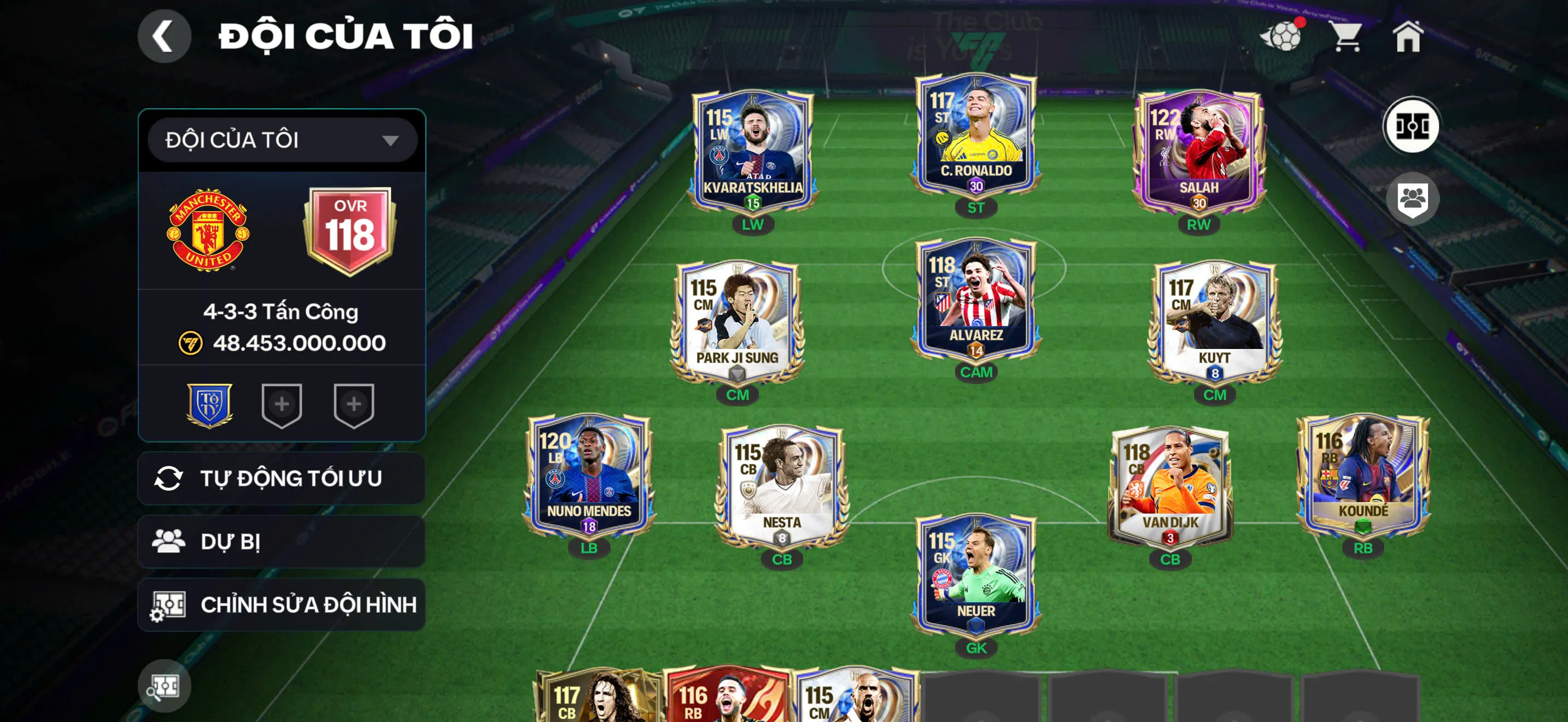Image resolution: width=1568 pixels, height=722 pixels.
Task: Choose the Koundé right back card
Action: (1362, 476)
